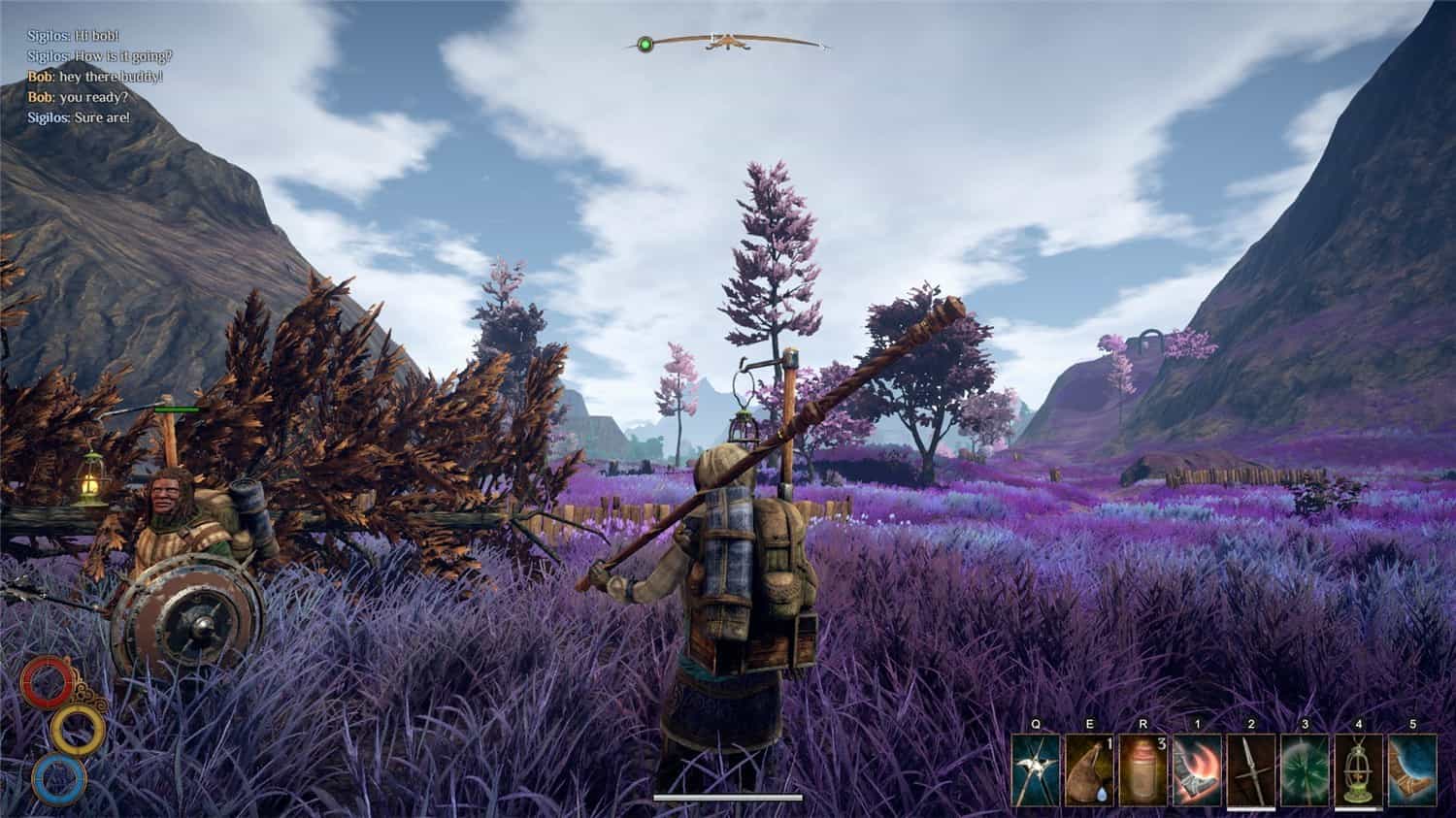The height and width of the screenshot is (818, 1456).
Task: Use the waterskin in the hotbar
Action: 1088,769
